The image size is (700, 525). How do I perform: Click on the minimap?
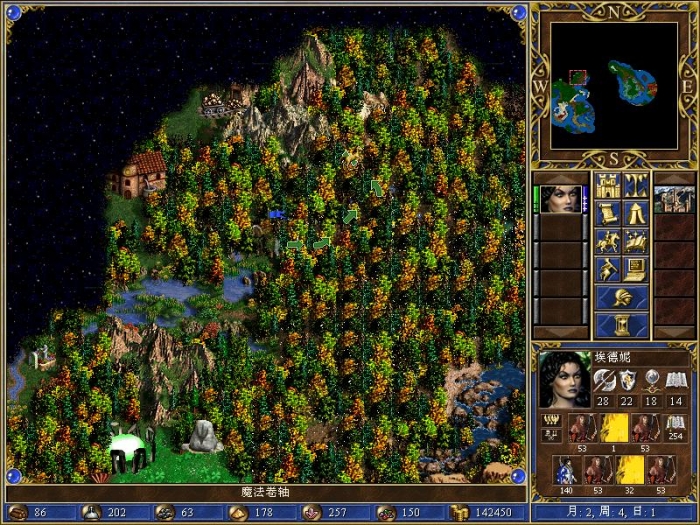point(613,86)
